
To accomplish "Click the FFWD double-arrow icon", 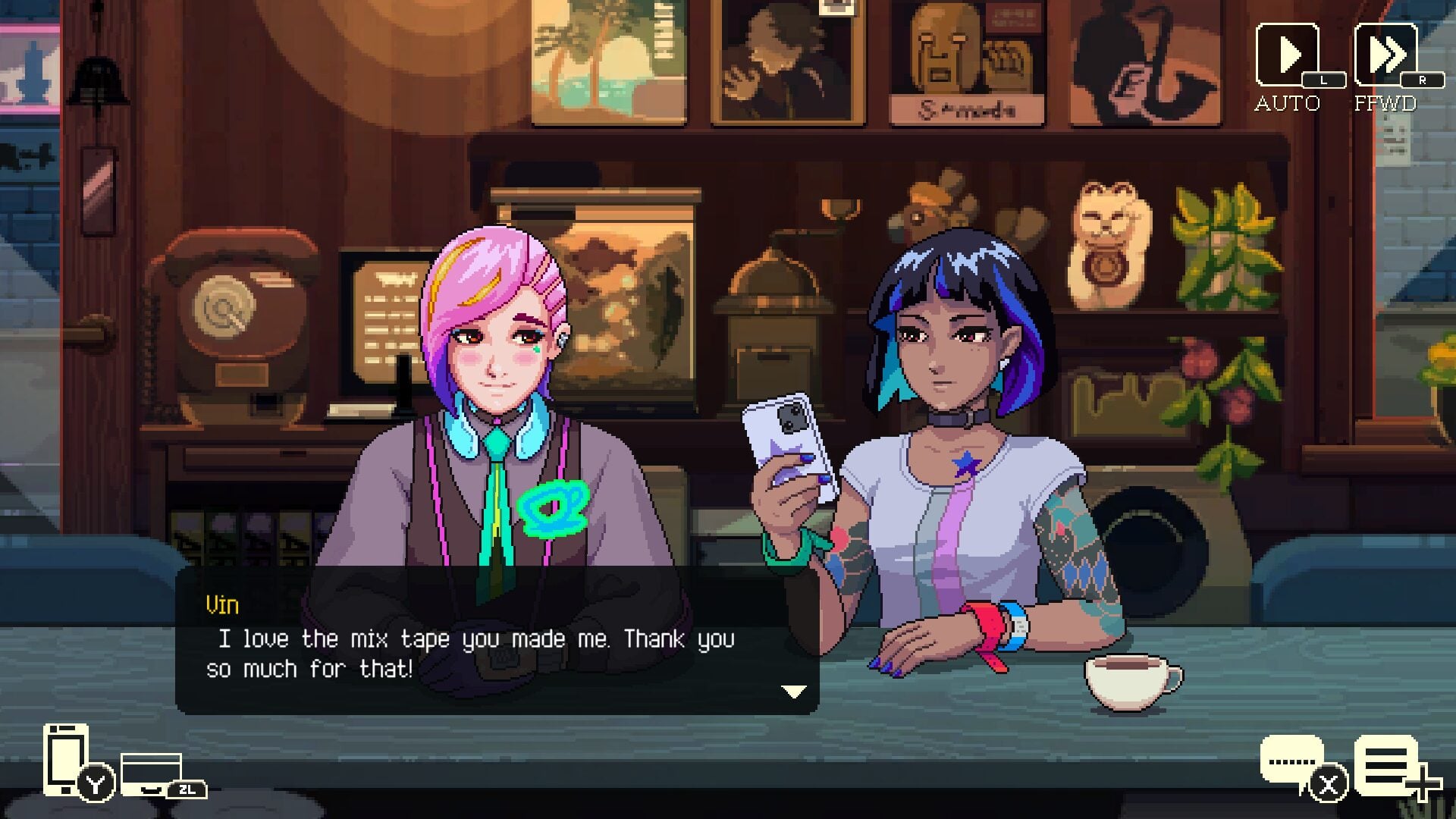I will tap(1388, 53).
